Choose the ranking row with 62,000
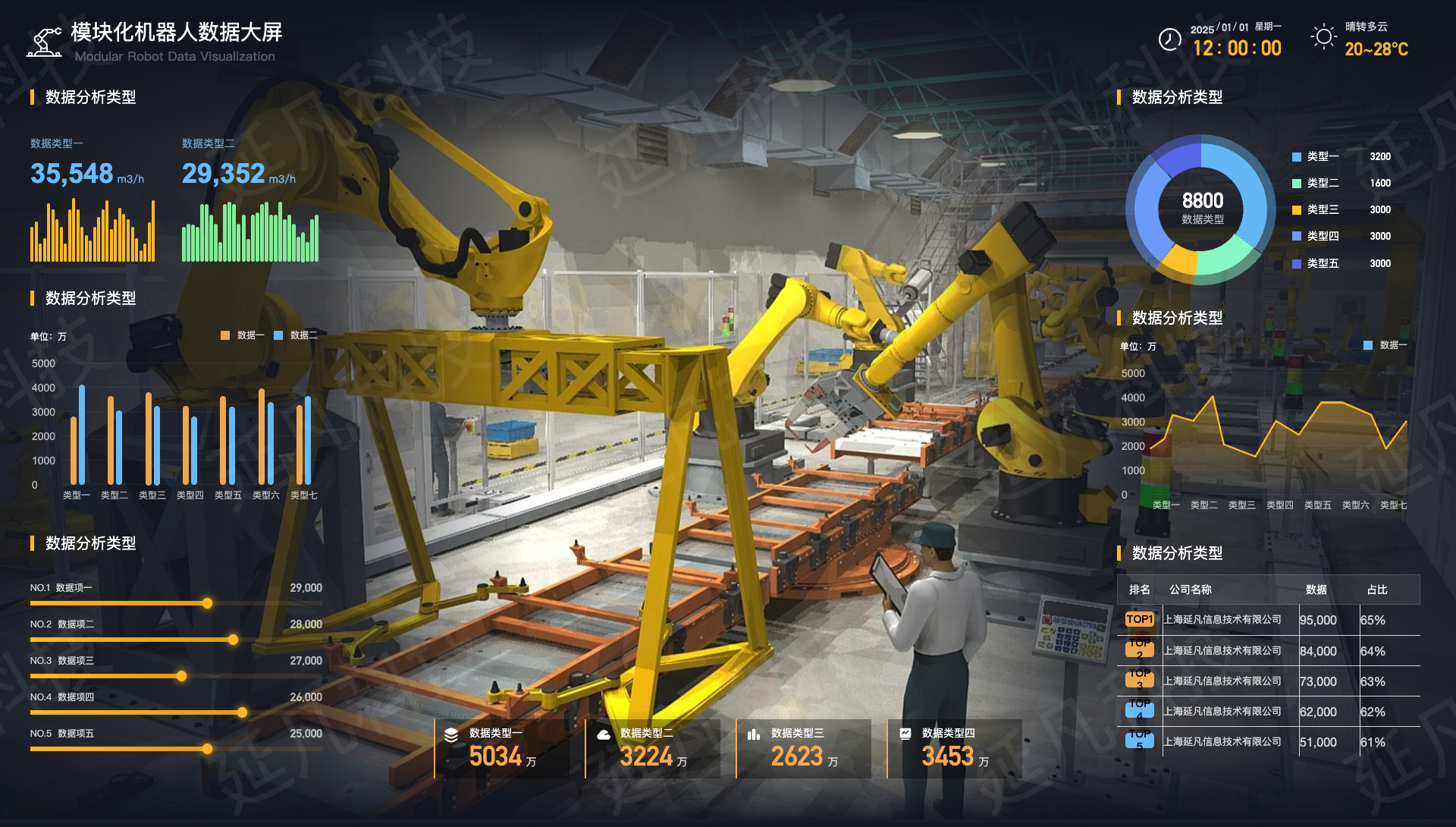The height and width of the screenshot is (827, 1456). [1268, 712]
